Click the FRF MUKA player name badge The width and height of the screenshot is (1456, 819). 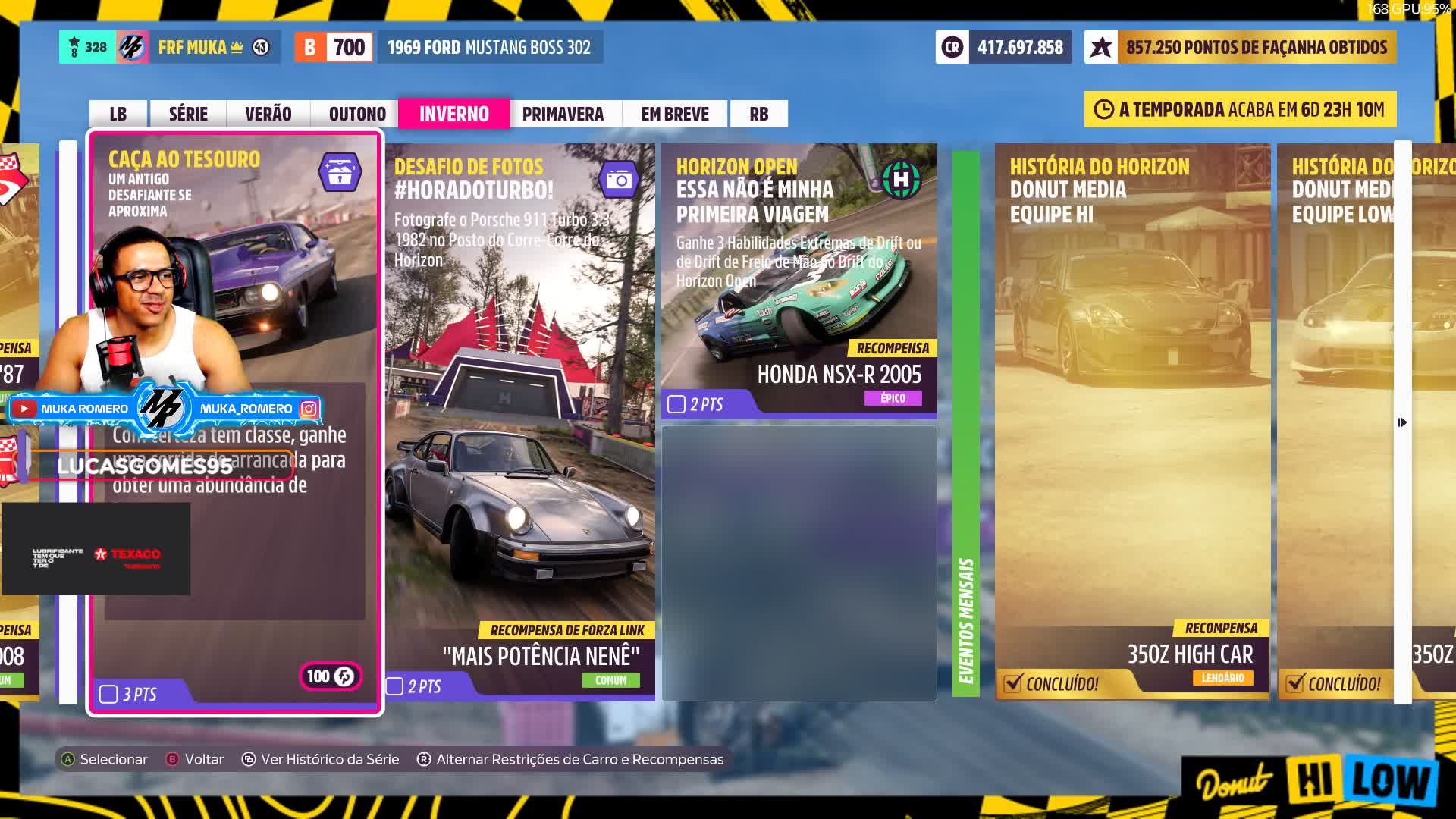tap(193, 48)
